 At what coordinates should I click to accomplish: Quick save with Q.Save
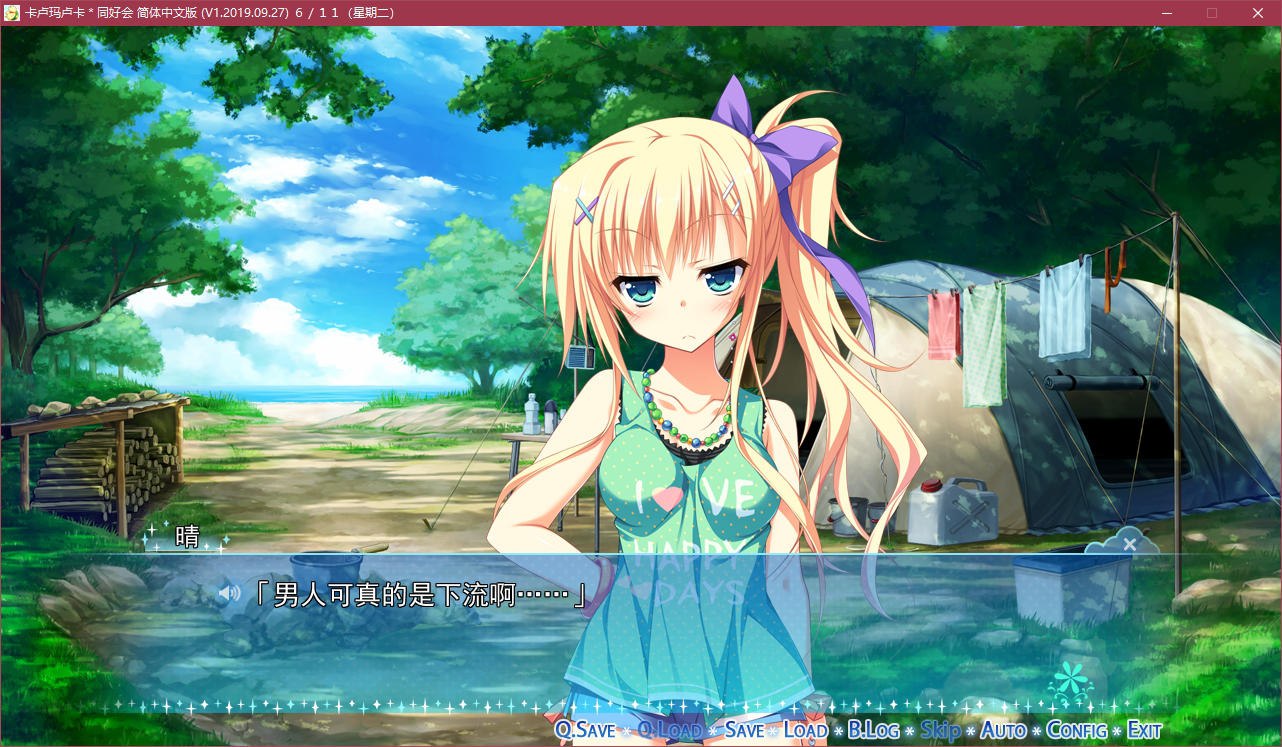click(x=585, y=730)
